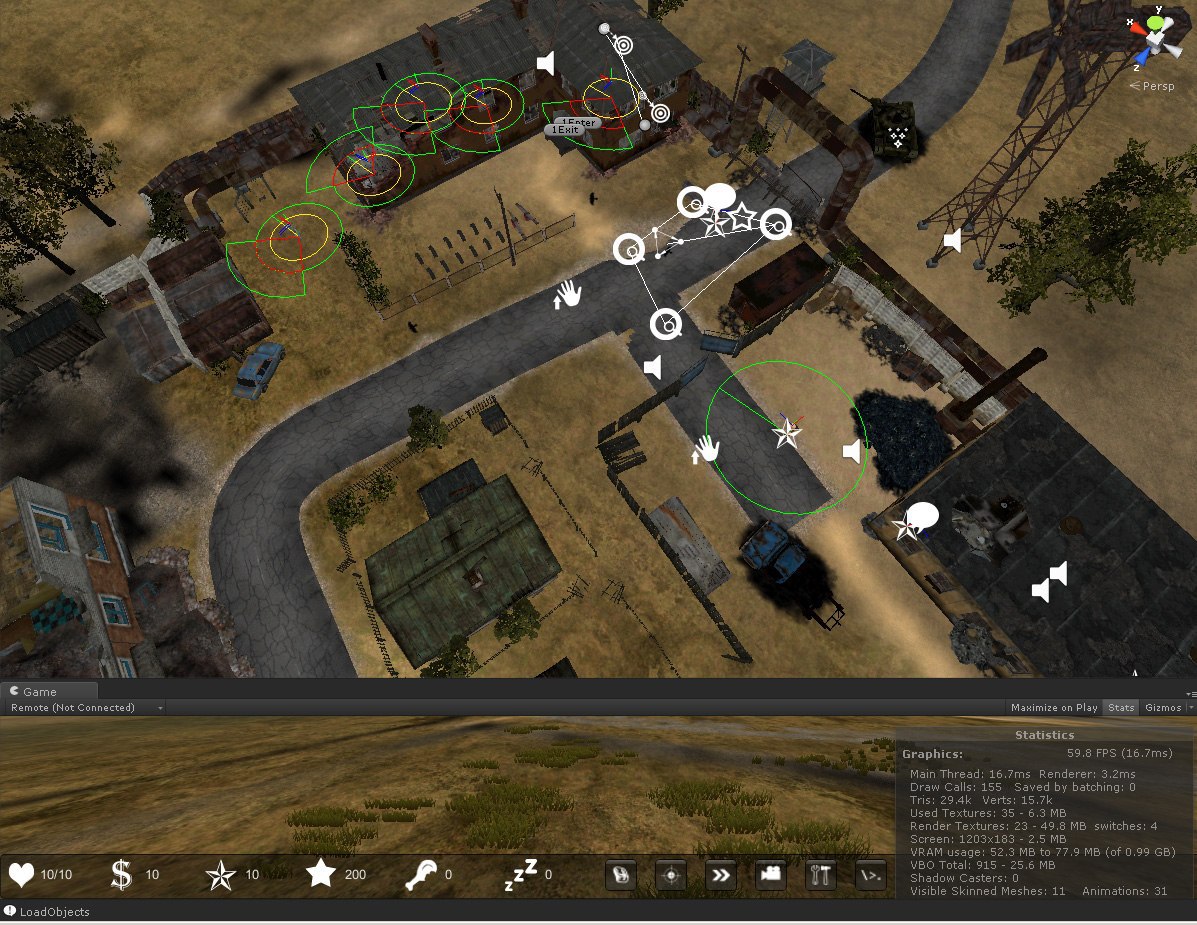
Task: Toggle Maximize on Play
Action: [x=1054, y=708]
